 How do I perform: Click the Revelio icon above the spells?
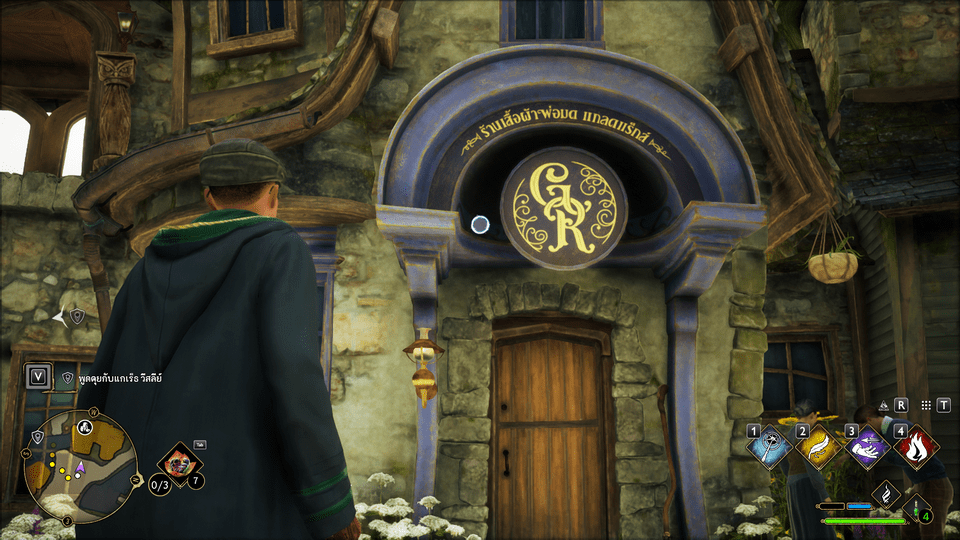coord(884,406)
